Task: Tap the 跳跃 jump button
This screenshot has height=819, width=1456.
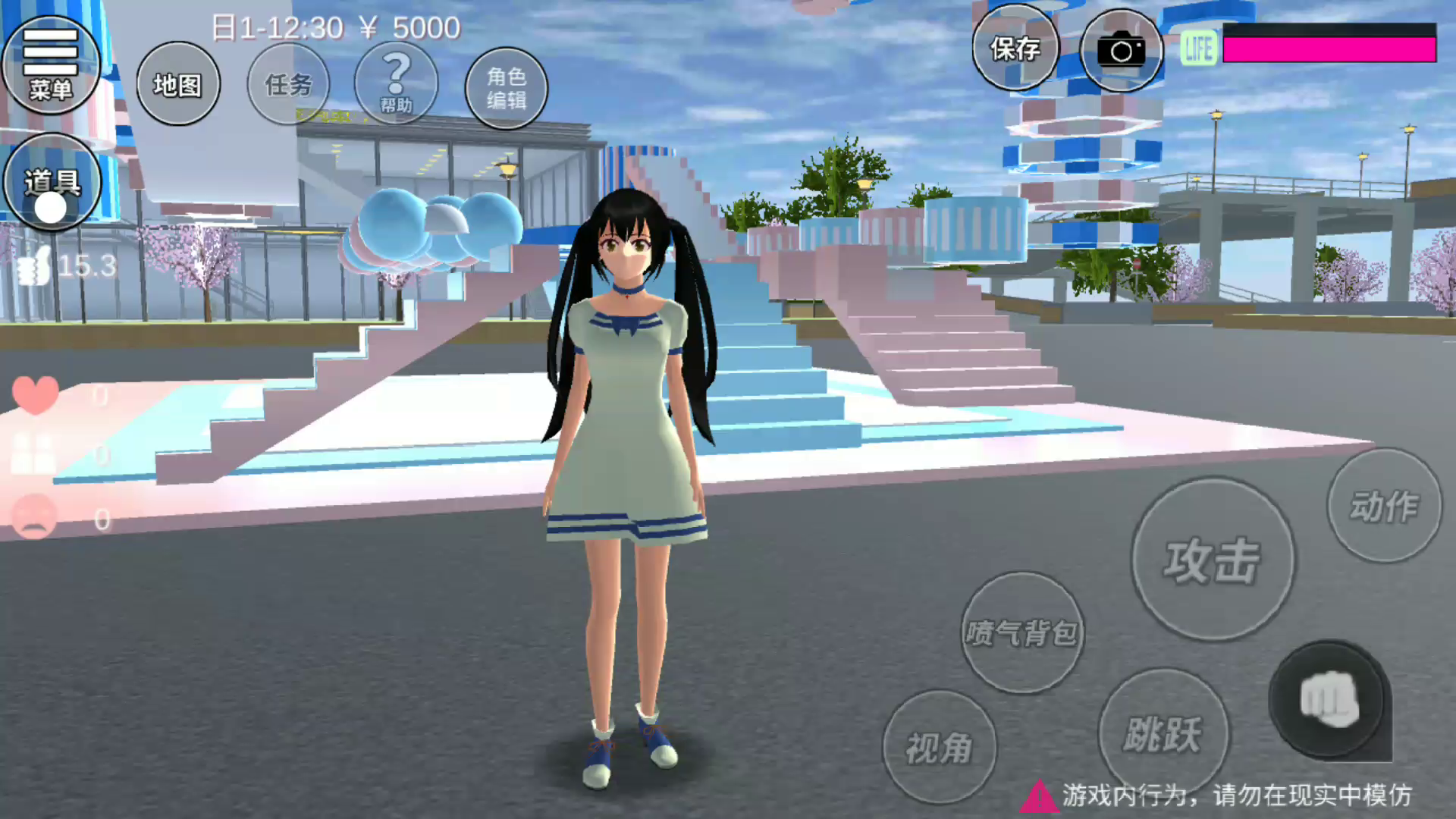Action: point(1163,733)
